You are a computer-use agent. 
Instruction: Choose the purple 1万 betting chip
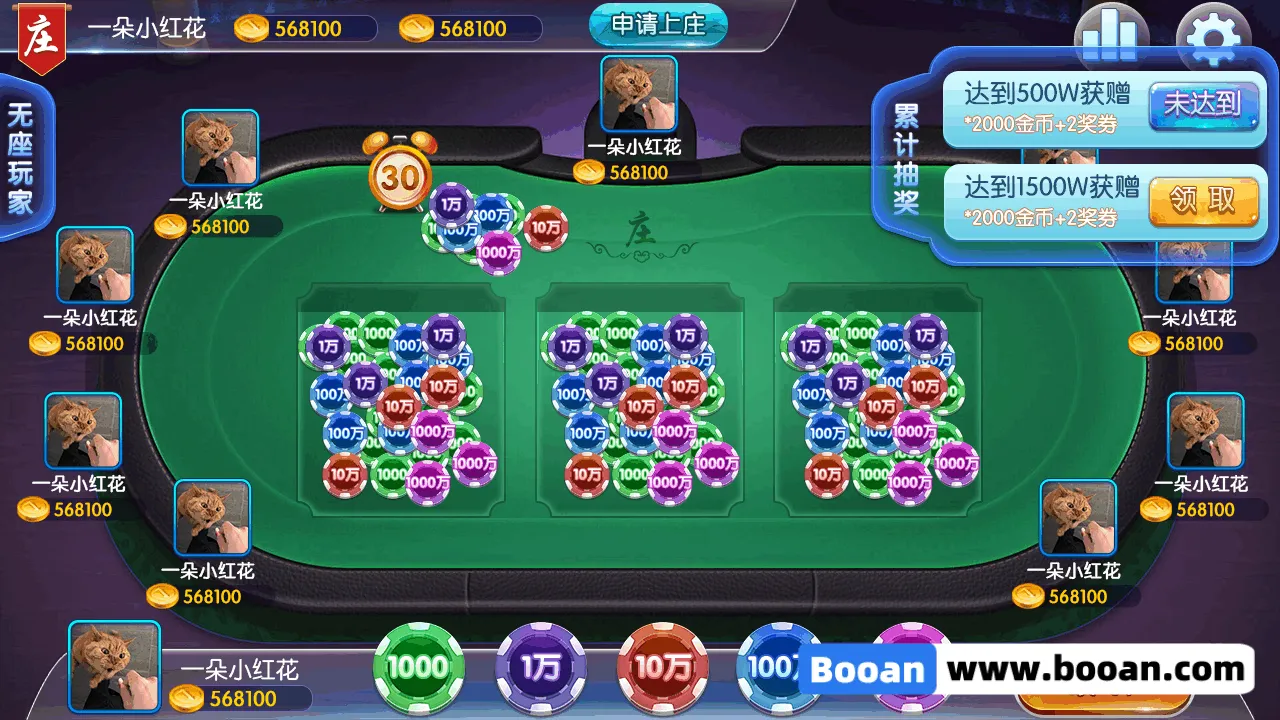pos(541,667)
